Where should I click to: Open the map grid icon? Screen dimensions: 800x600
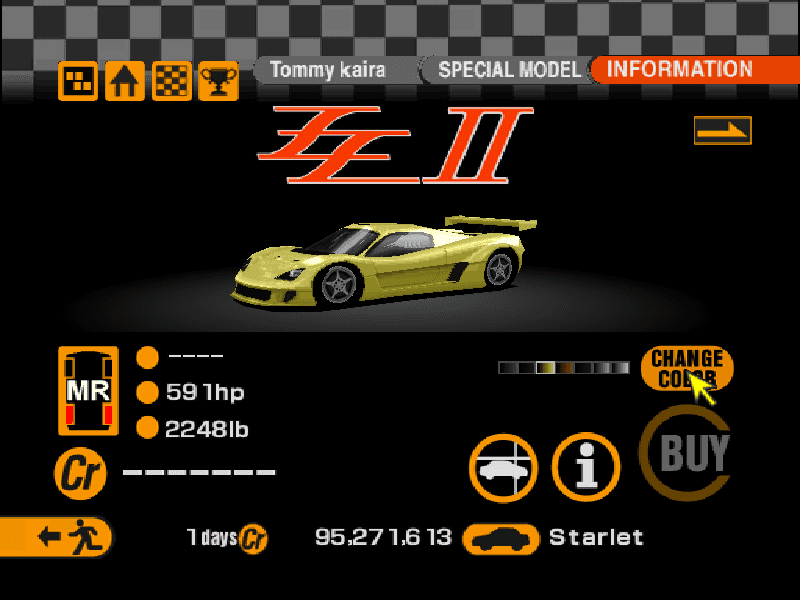(x=78, y=82)
